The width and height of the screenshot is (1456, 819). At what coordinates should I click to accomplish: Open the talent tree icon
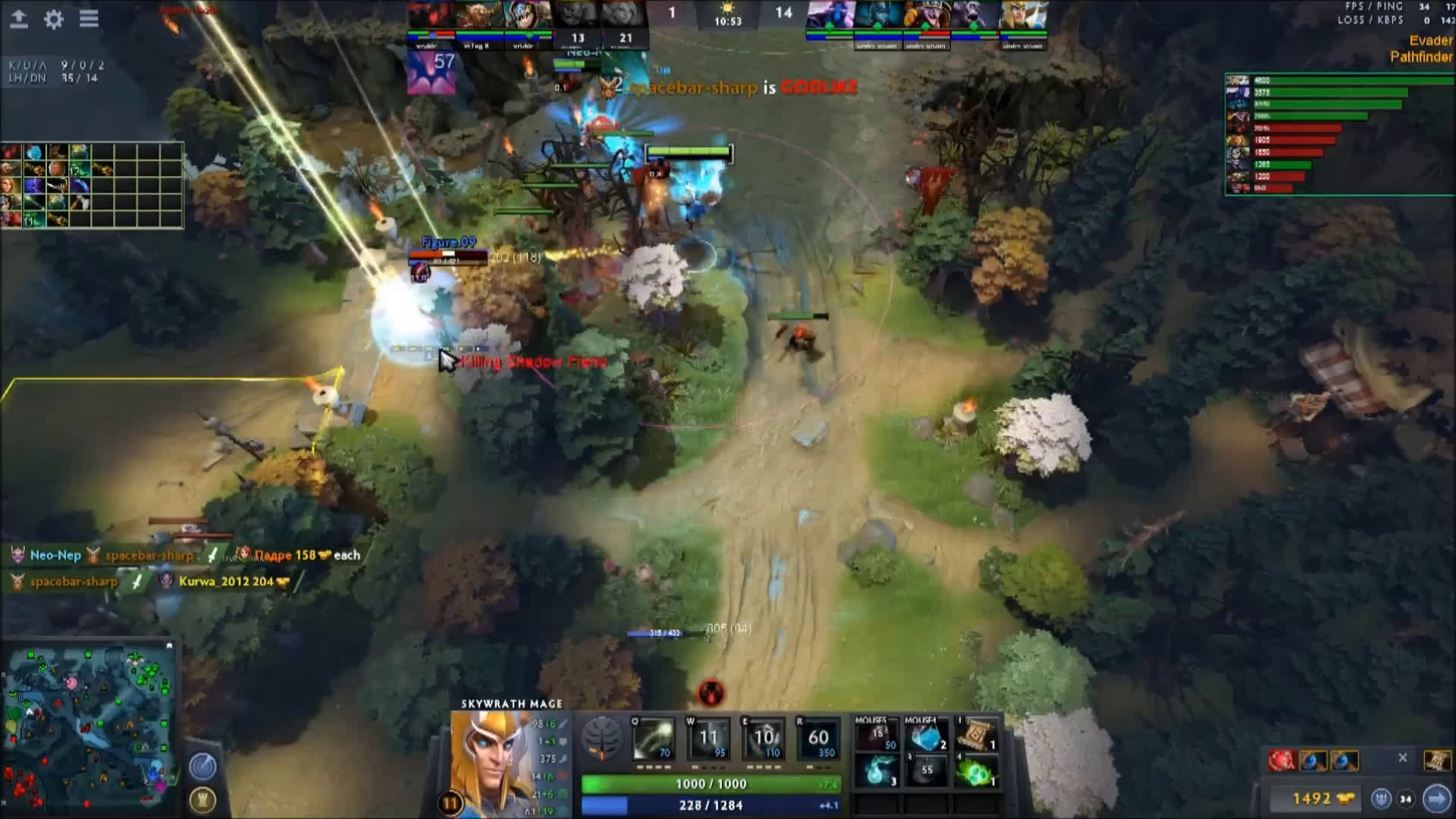pyautogui.click(x=601, y=738)
